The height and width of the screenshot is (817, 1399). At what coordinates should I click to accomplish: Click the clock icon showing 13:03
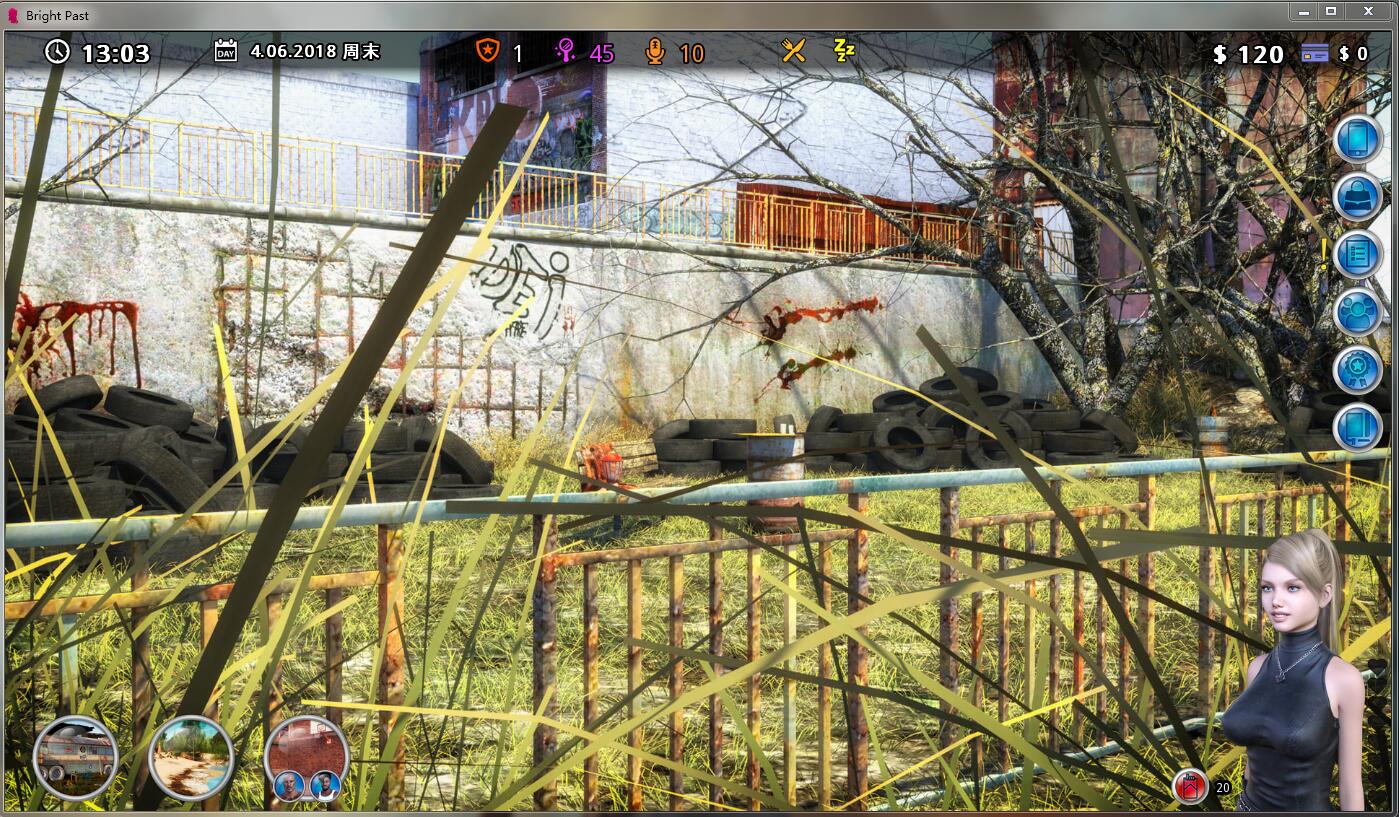coord(58,54)
